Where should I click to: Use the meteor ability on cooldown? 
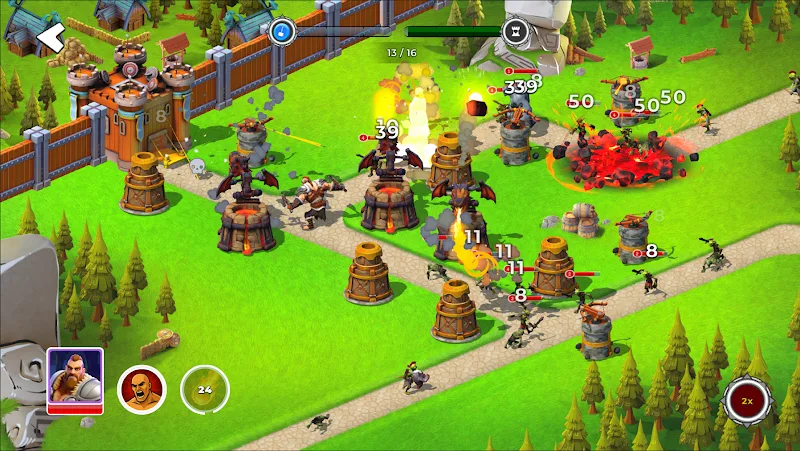click(x=204, y=389)
